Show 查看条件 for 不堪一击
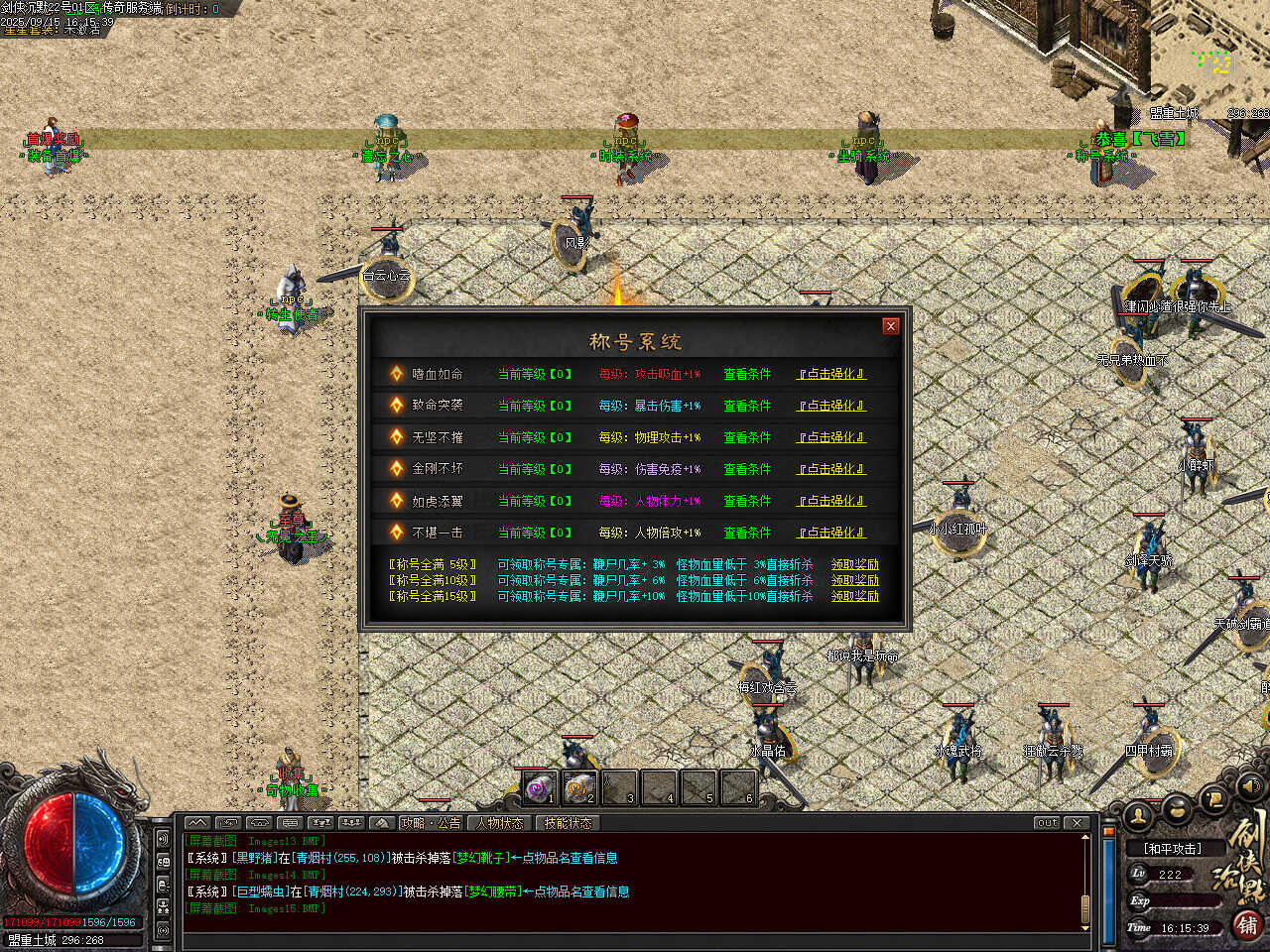1270x952 pixels. tap(746, 533)
